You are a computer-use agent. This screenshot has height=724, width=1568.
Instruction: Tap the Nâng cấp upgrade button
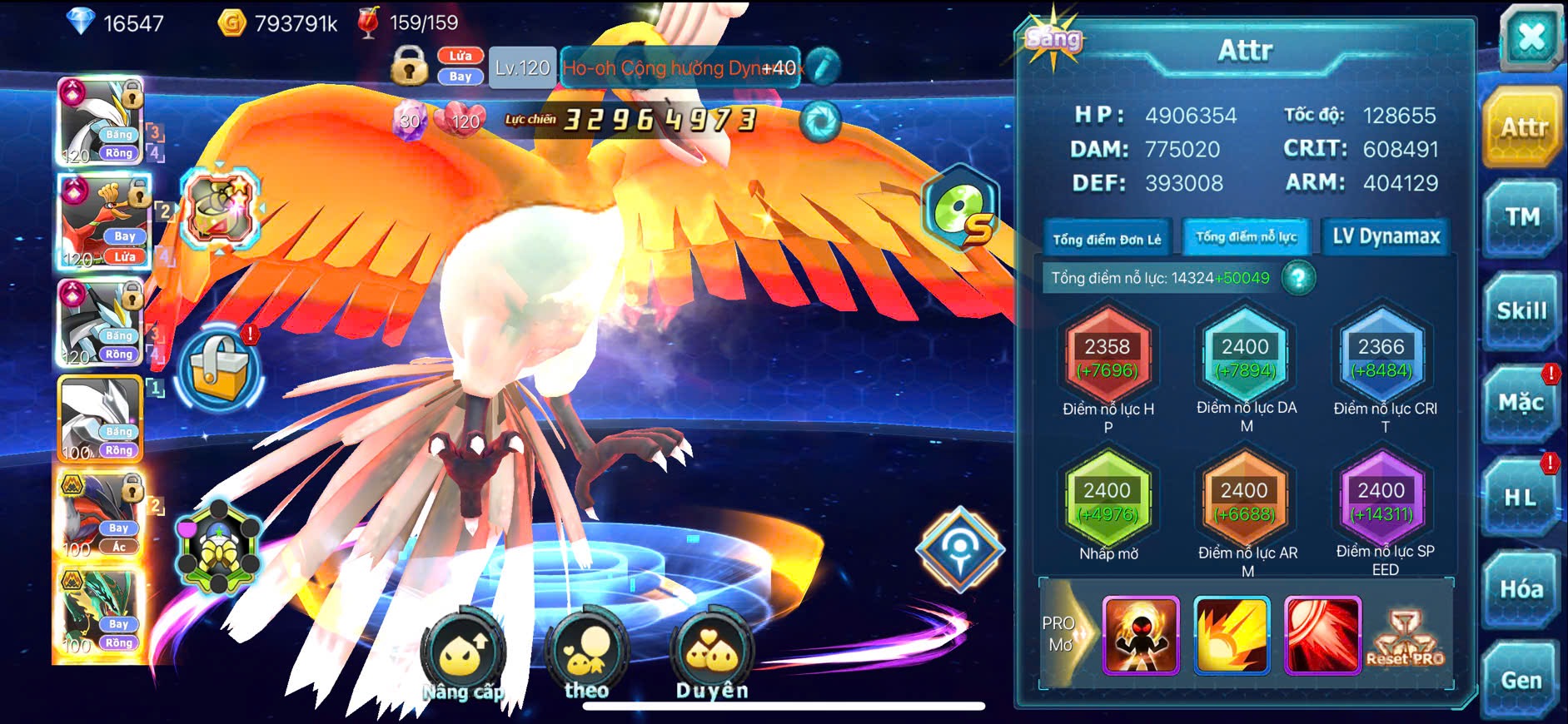coord(462,657)
